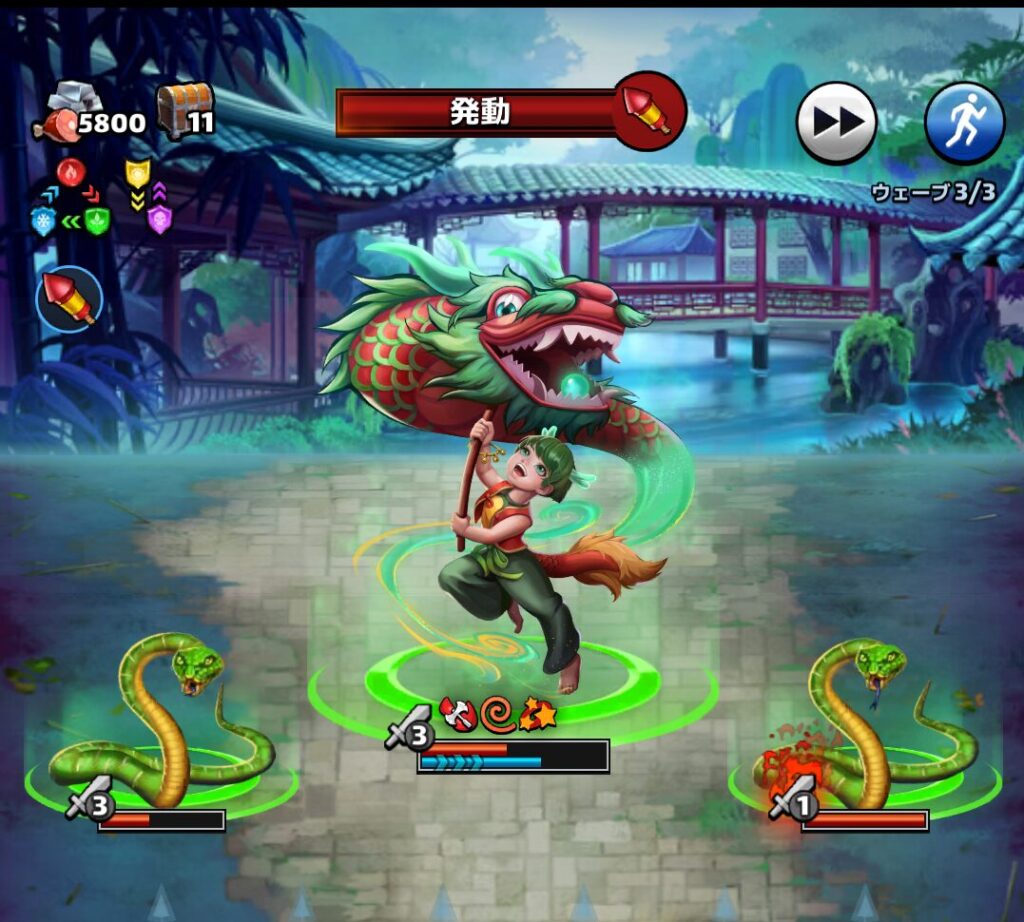
Task: Toggle the fast-forward battle speed button
Action: 836,123
